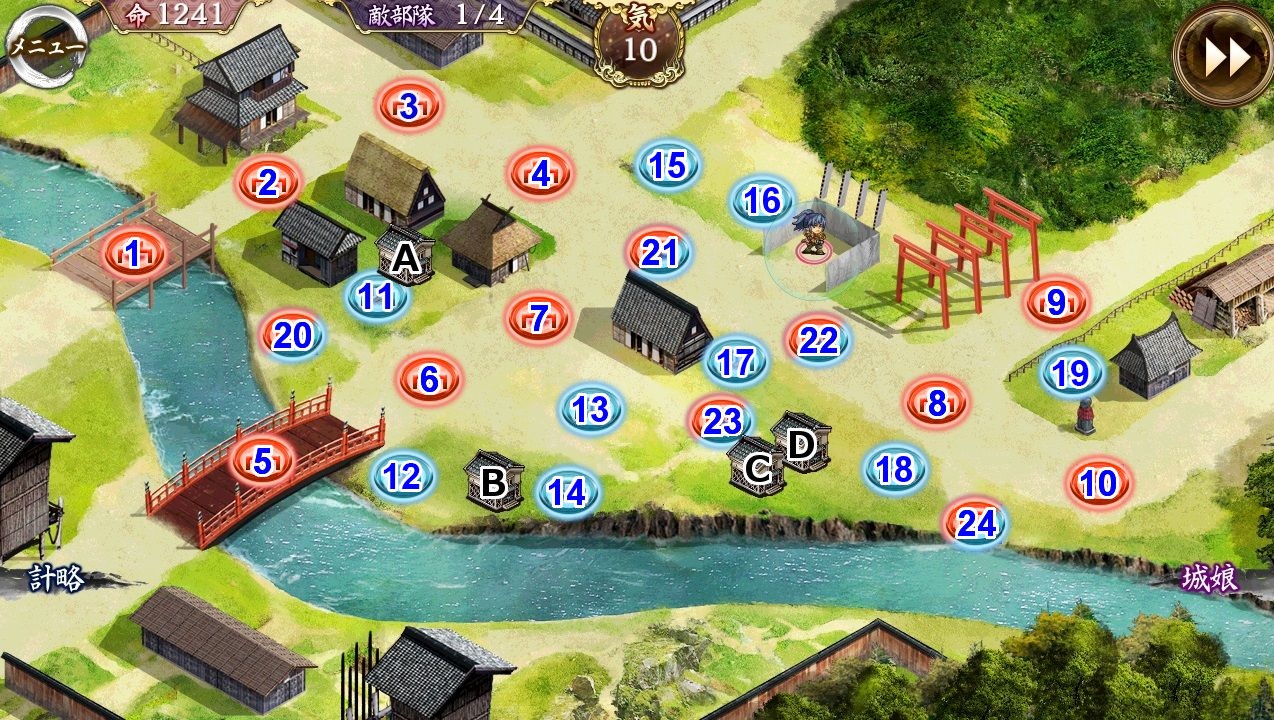Select the fortification marker labeled B

(x=494, y=481)
